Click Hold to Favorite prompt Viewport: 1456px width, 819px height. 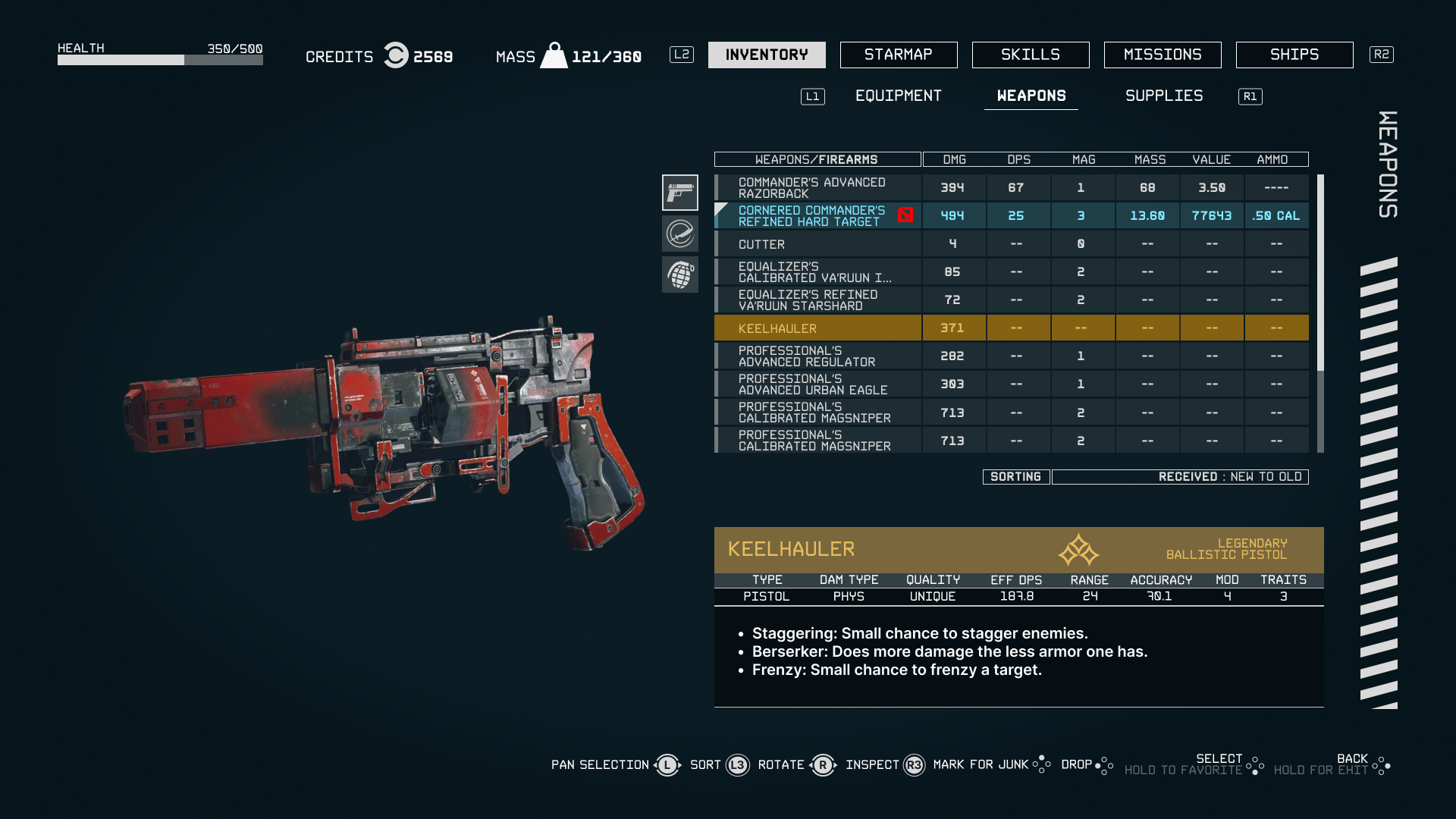coord(1185,768)
